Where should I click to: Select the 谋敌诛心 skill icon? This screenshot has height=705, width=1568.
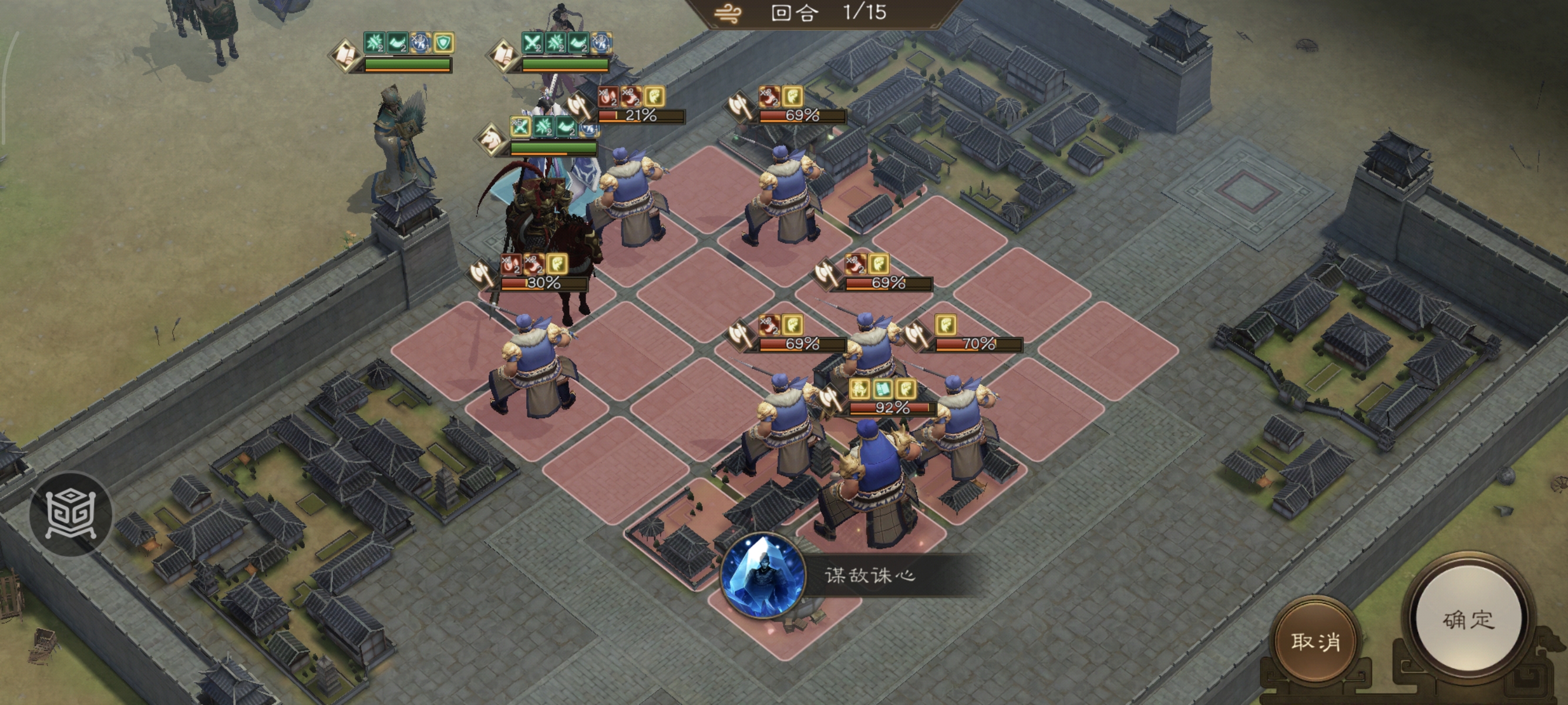click(x=762, y=574)
